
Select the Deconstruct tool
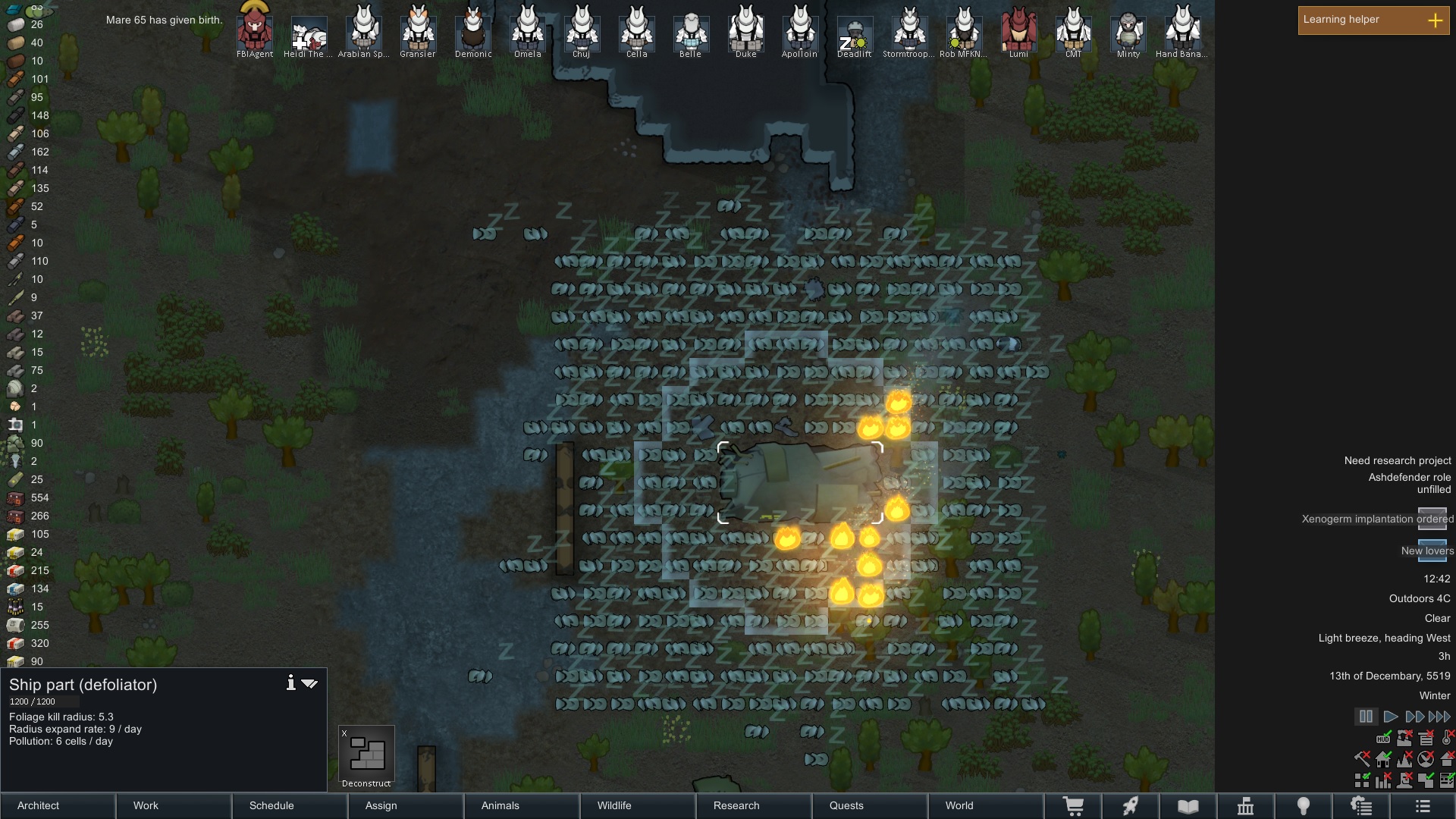367,755
